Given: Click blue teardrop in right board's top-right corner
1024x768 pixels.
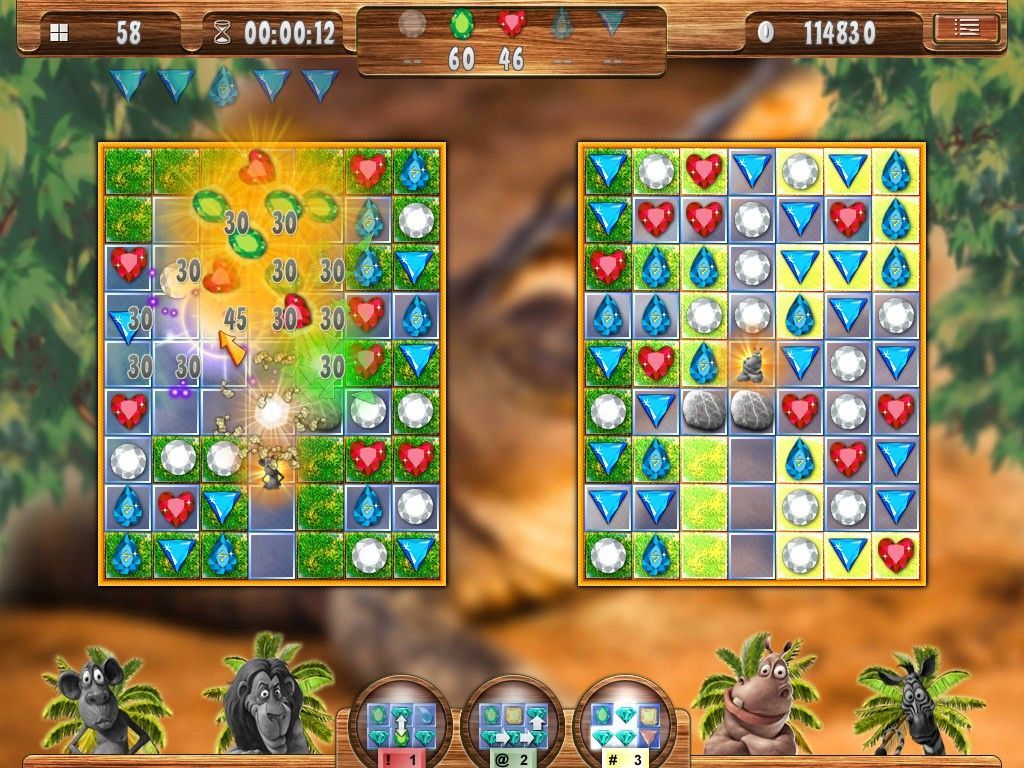Looking at the screenshot, I should coord(896,170).
